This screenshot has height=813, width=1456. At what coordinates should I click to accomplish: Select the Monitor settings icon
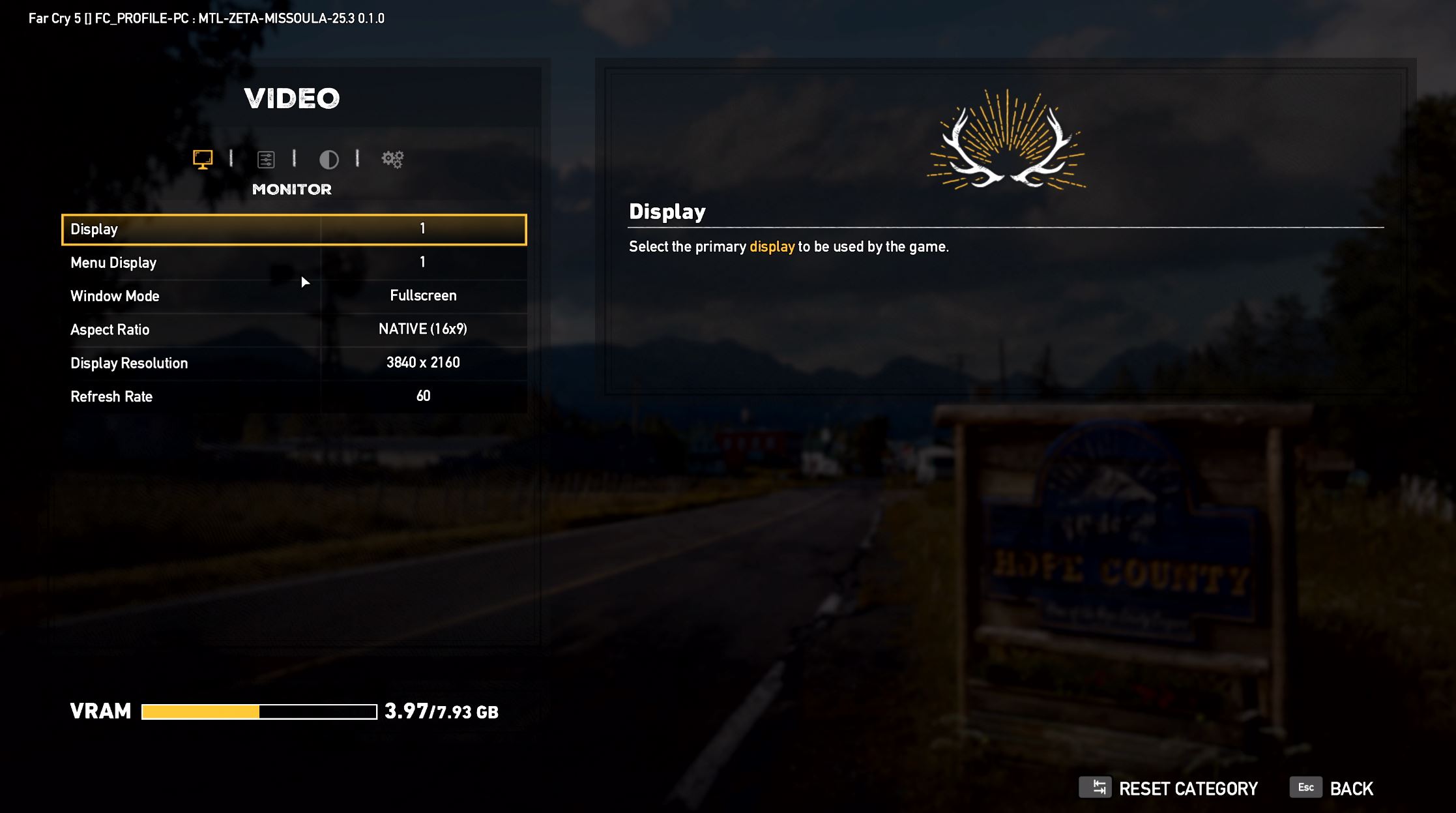204,158
